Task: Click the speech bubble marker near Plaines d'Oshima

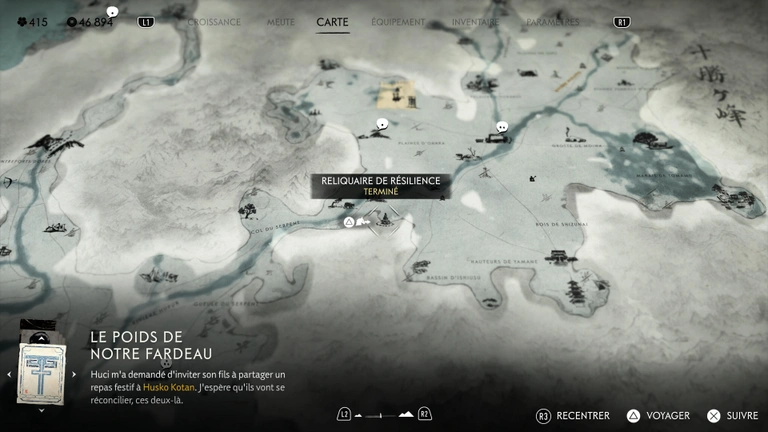Action: 381,124
